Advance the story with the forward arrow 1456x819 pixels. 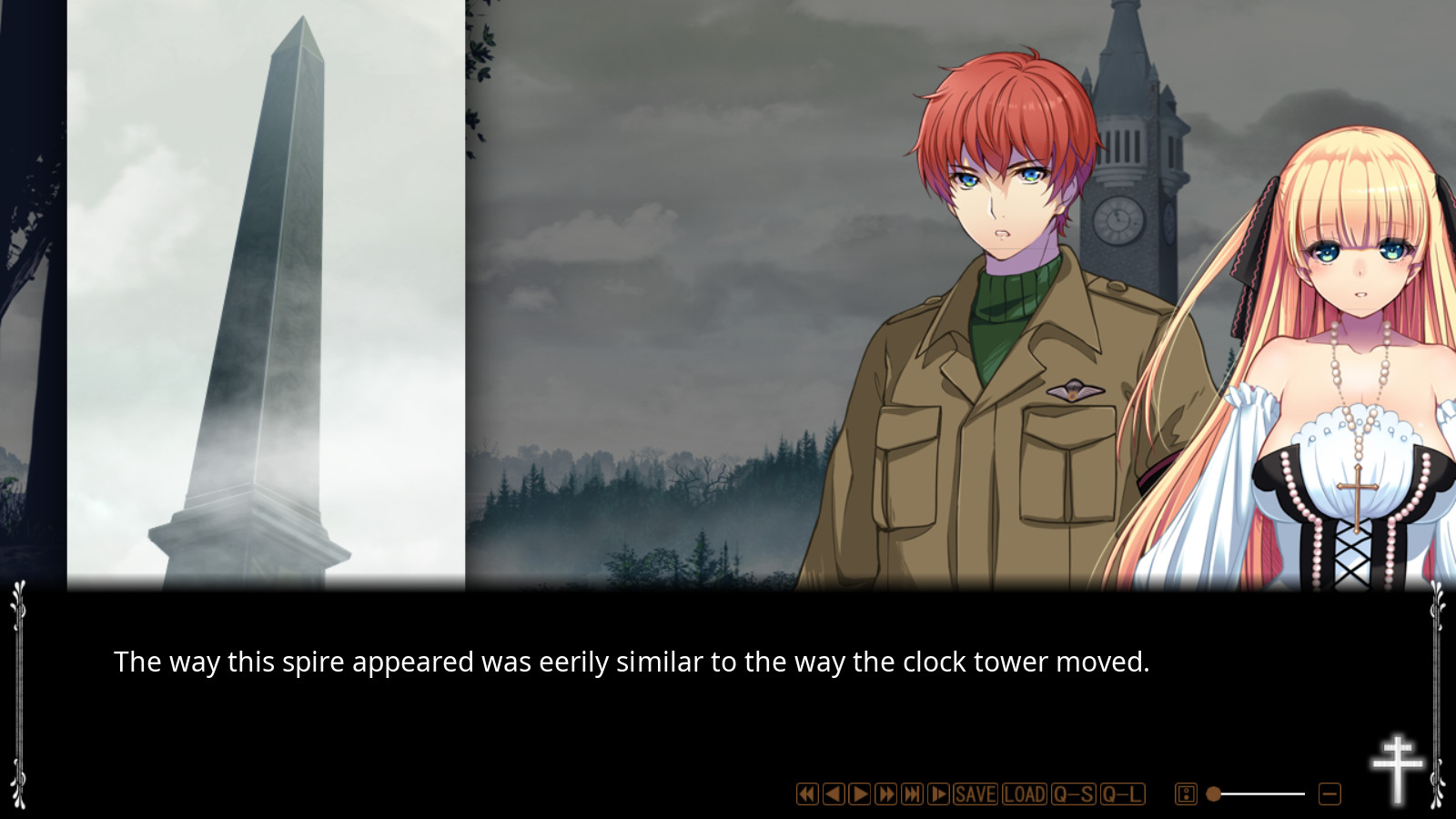coord(859,794)
